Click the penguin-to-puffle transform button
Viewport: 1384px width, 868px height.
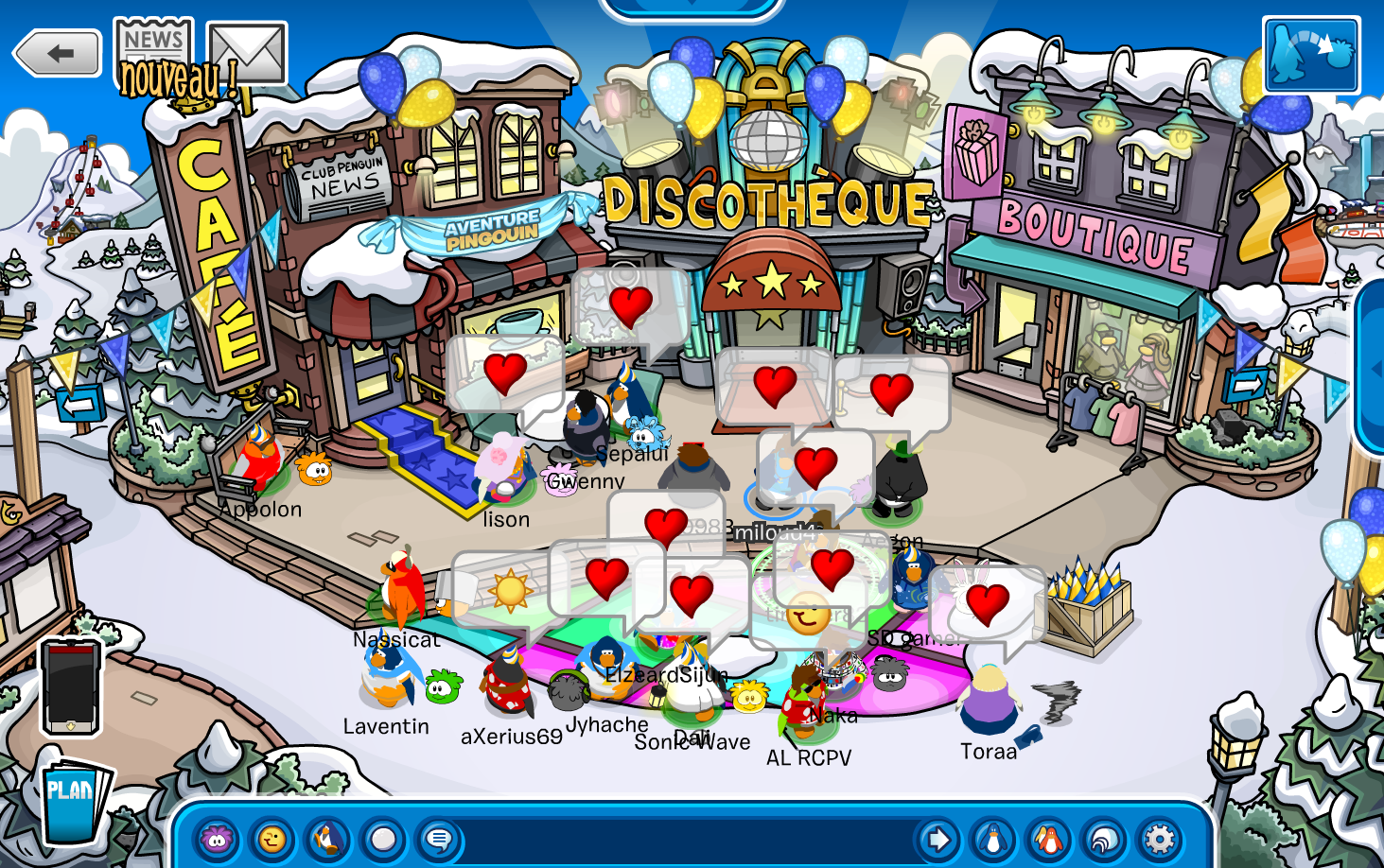[x=1310, y=54]
